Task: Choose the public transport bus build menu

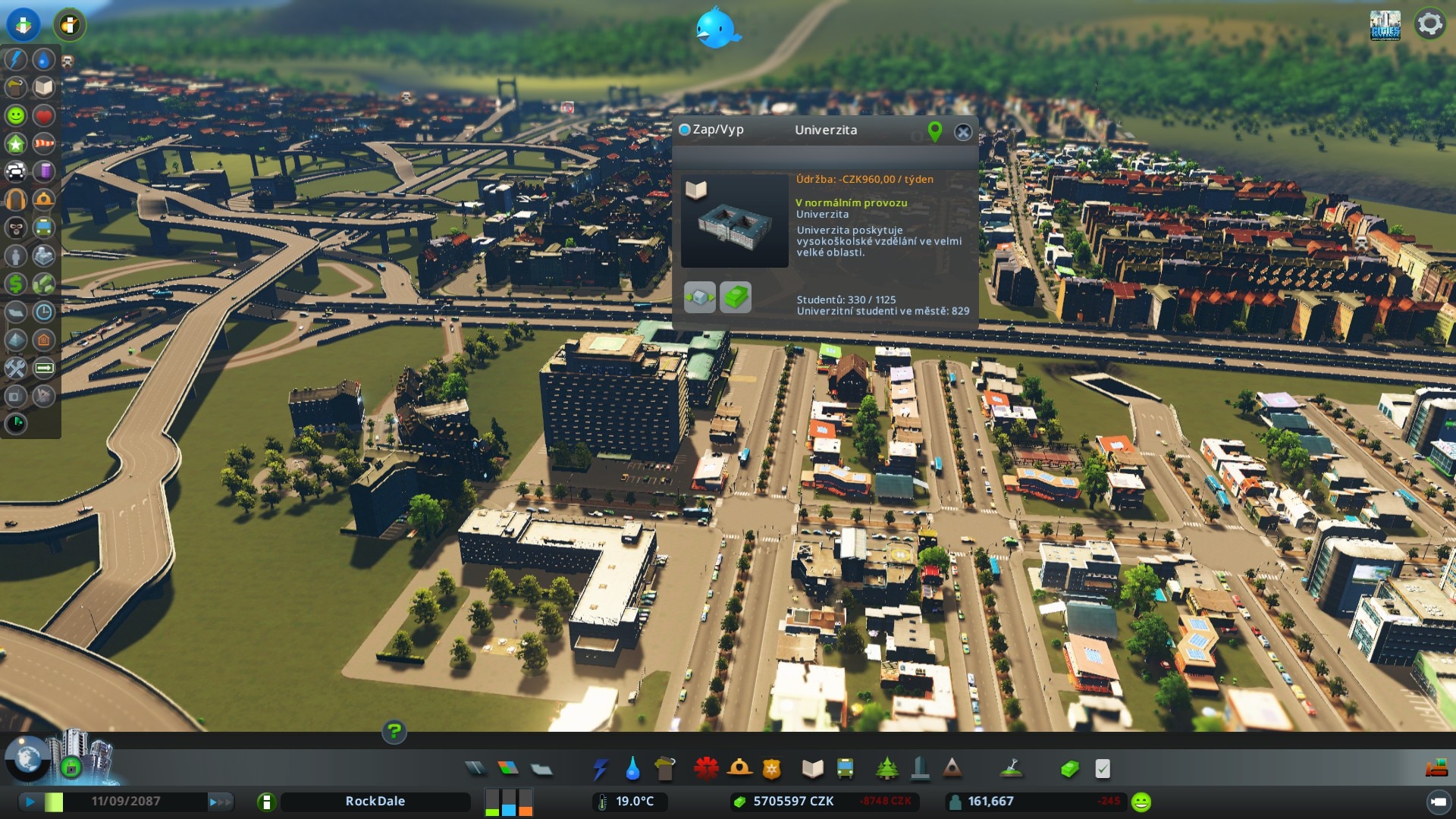Action: (x=845, y=769)
